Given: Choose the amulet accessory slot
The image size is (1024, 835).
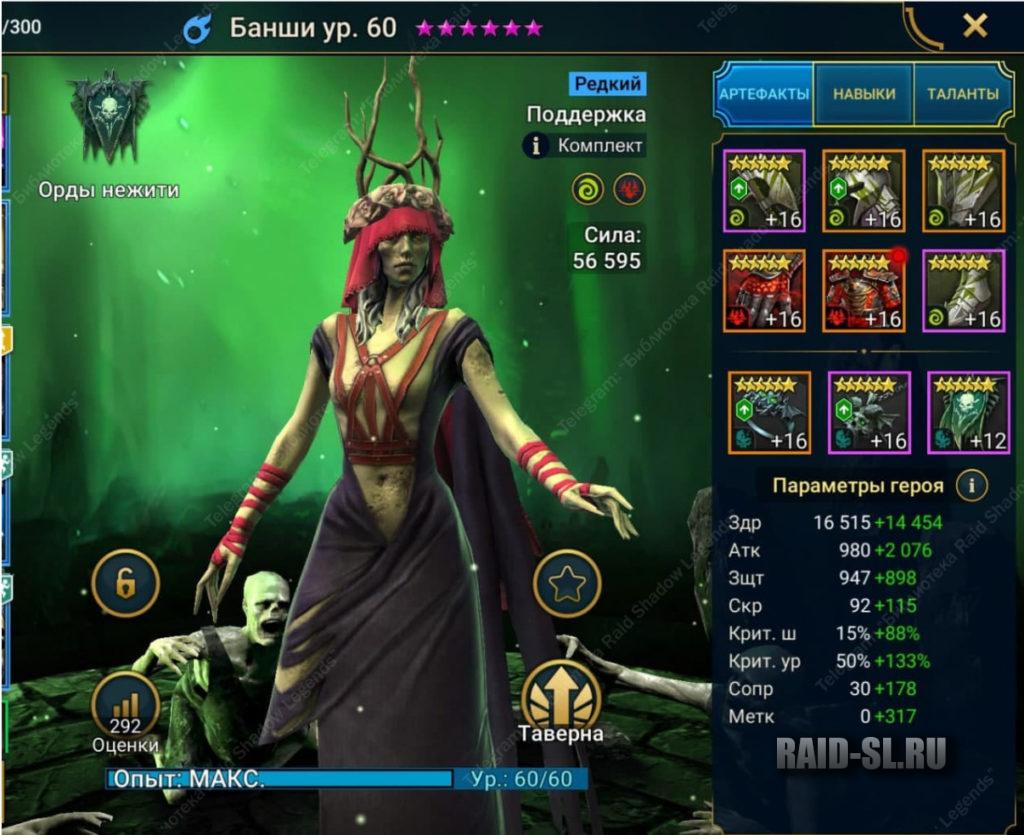Looking at the screenshot, I should coord(868,412).
